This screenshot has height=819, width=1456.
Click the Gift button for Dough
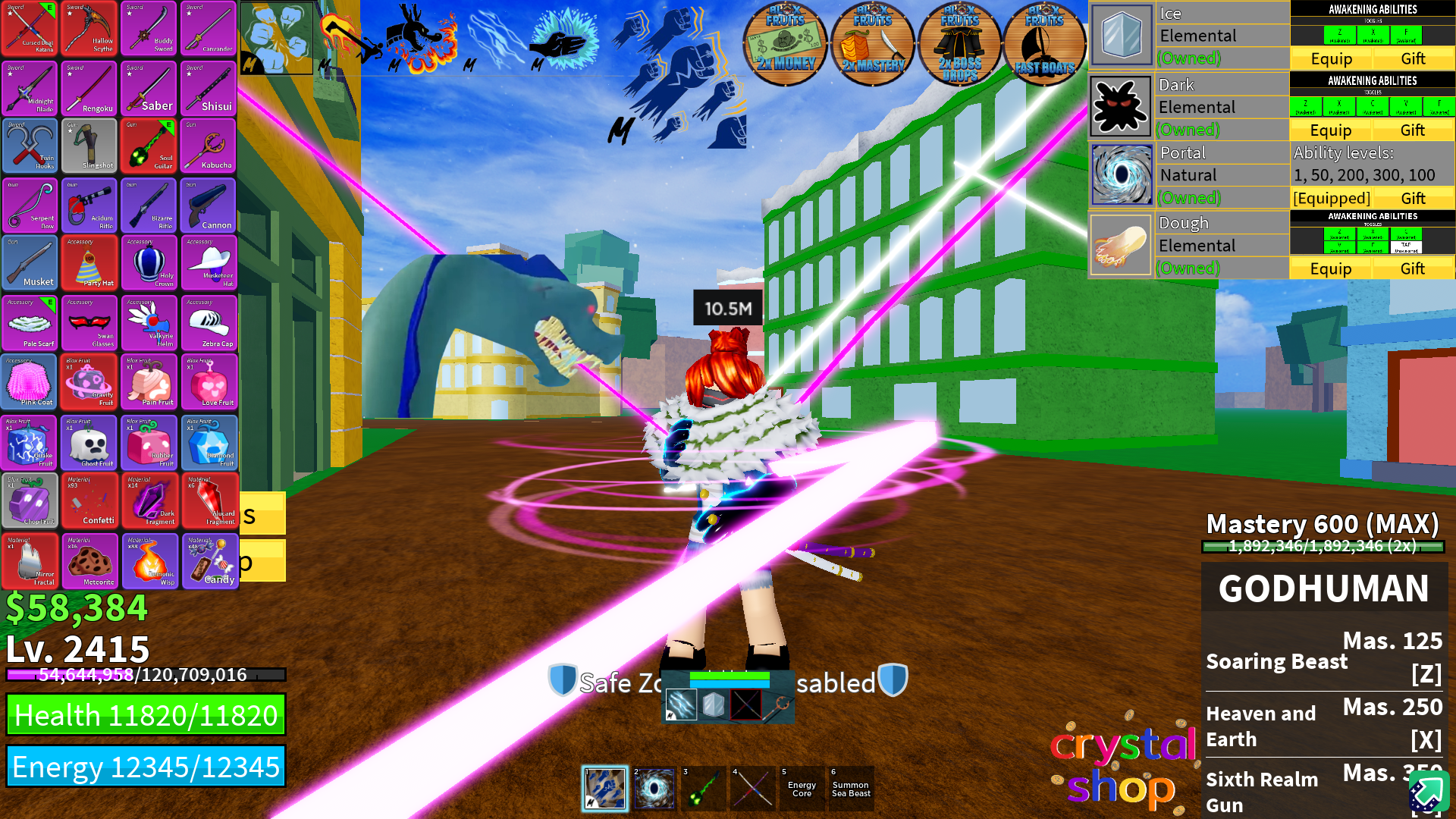pyautogui.click(x=1414, y=268)
